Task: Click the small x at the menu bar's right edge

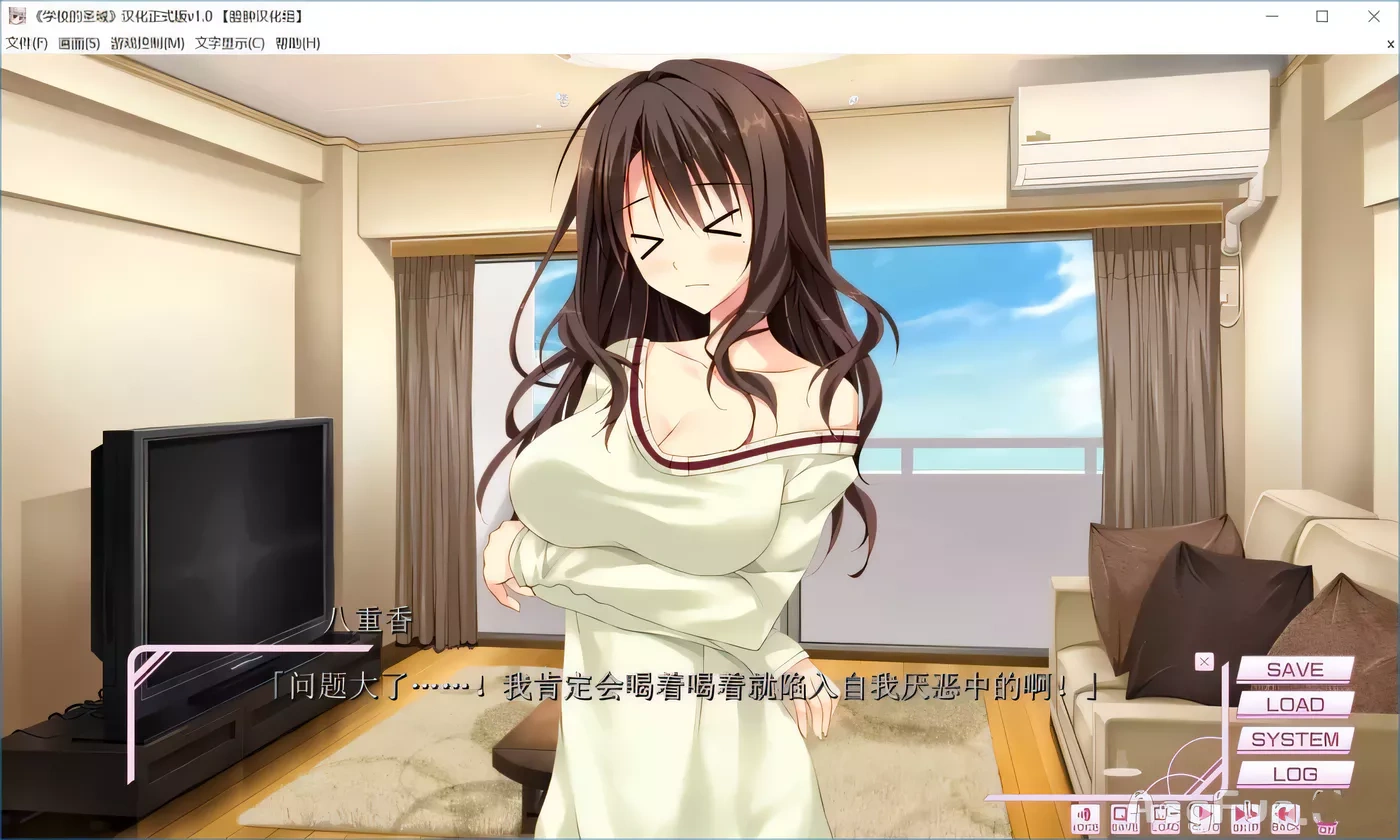Action: (x=1390, y=44)
